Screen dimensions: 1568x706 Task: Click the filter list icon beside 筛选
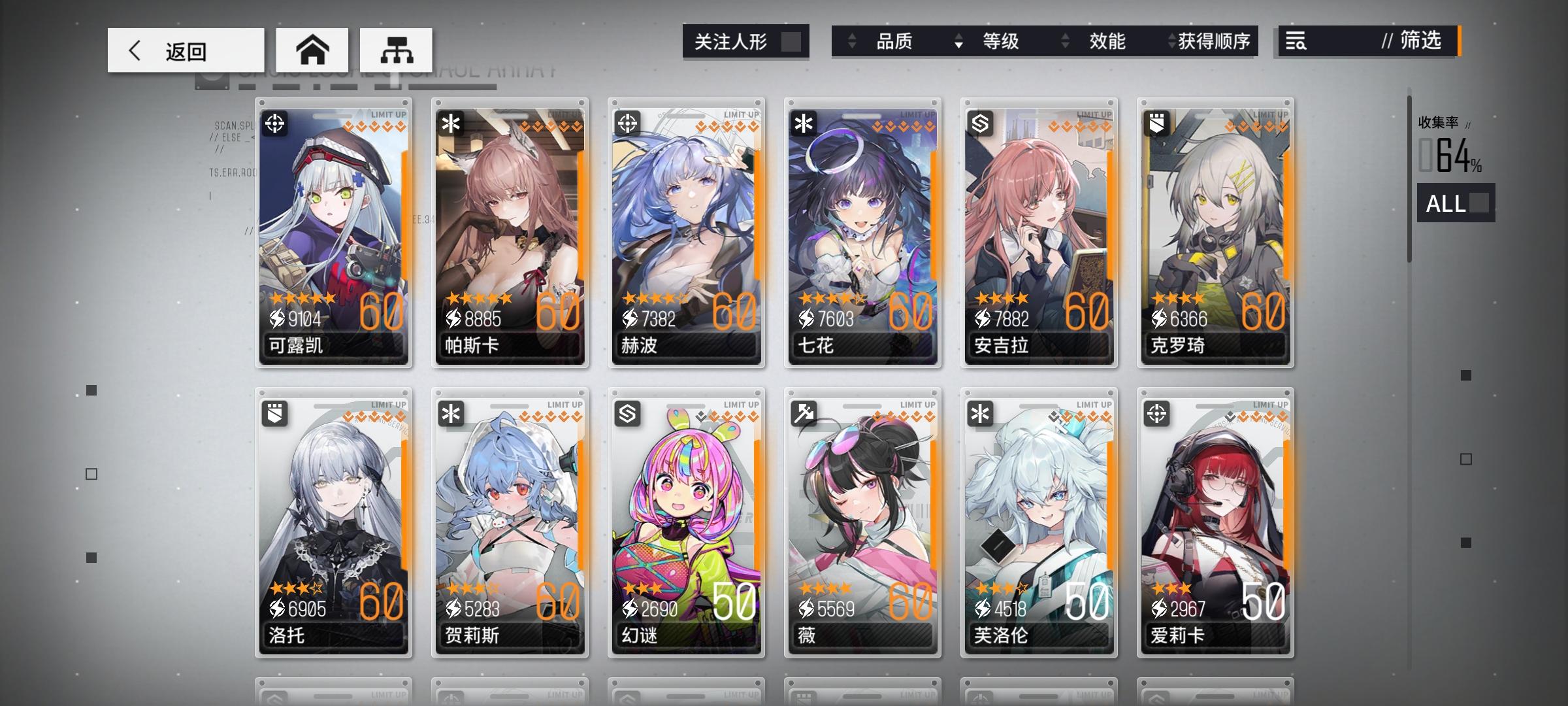coord(1296,41)
